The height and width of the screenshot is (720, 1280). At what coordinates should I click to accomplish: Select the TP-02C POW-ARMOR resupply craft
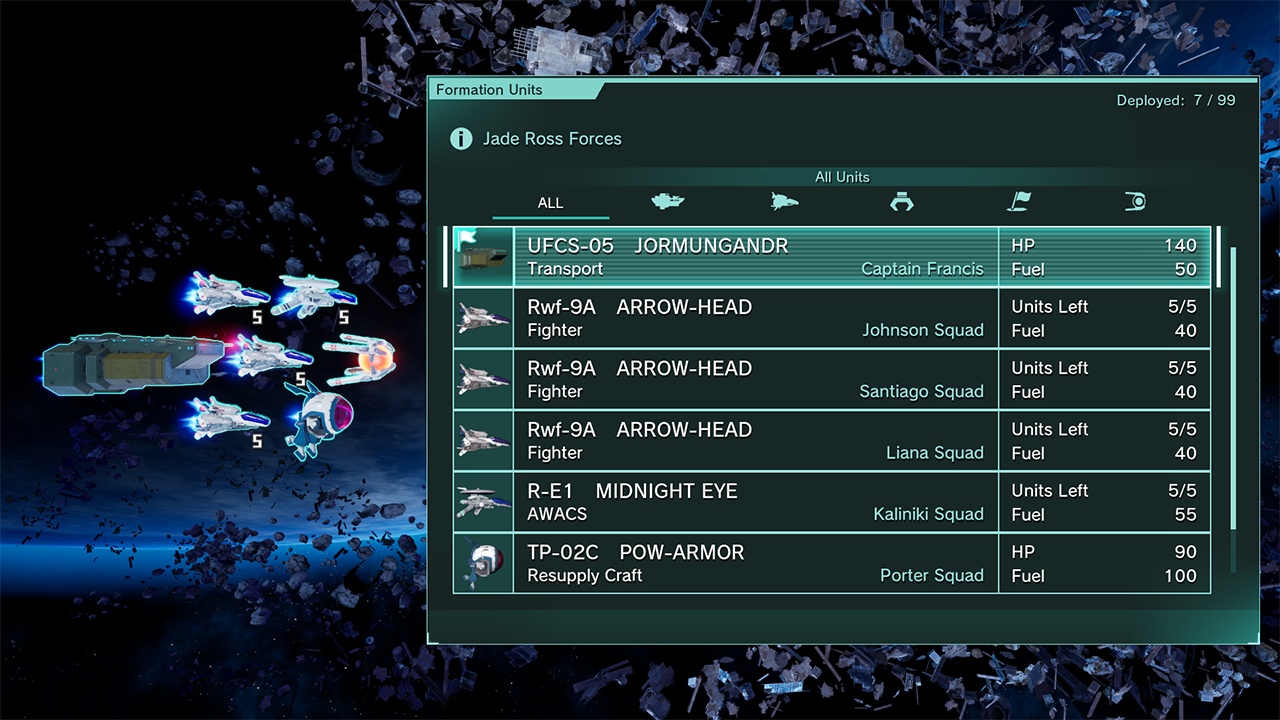(x=830, y=563)
